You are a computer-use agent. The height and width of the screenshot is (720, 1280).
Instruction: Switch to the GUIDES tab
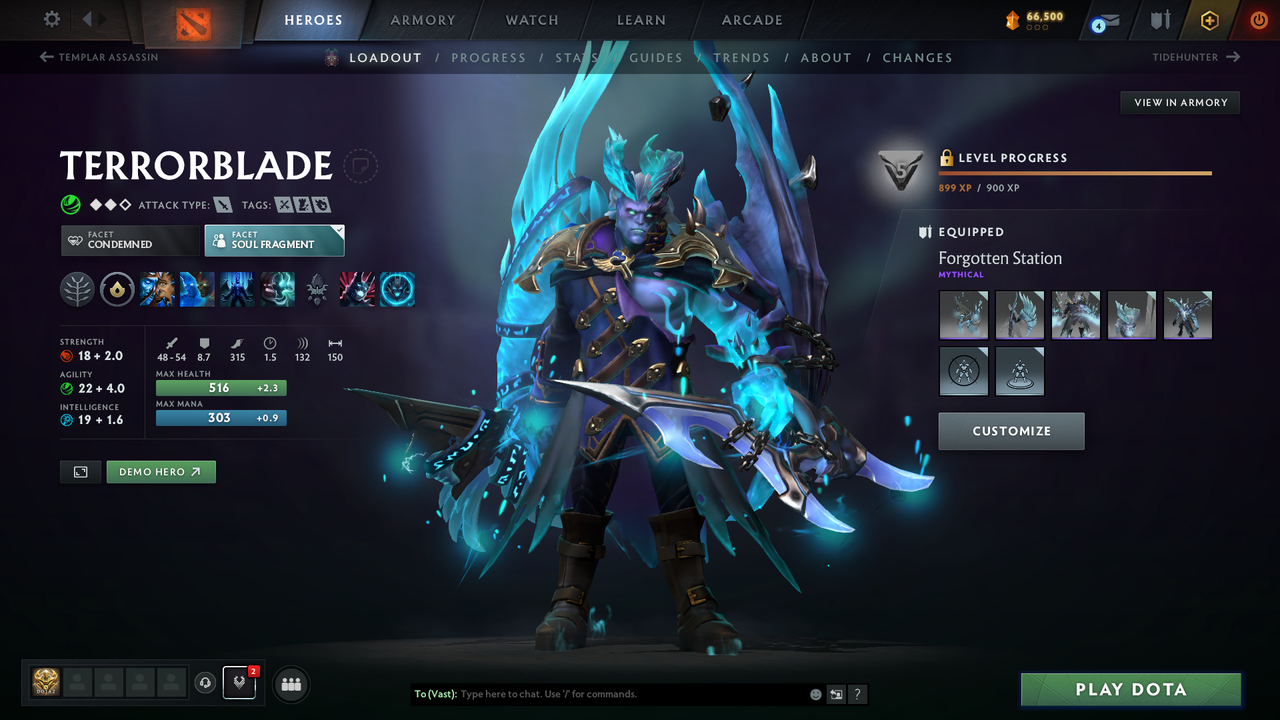point(656,57)
